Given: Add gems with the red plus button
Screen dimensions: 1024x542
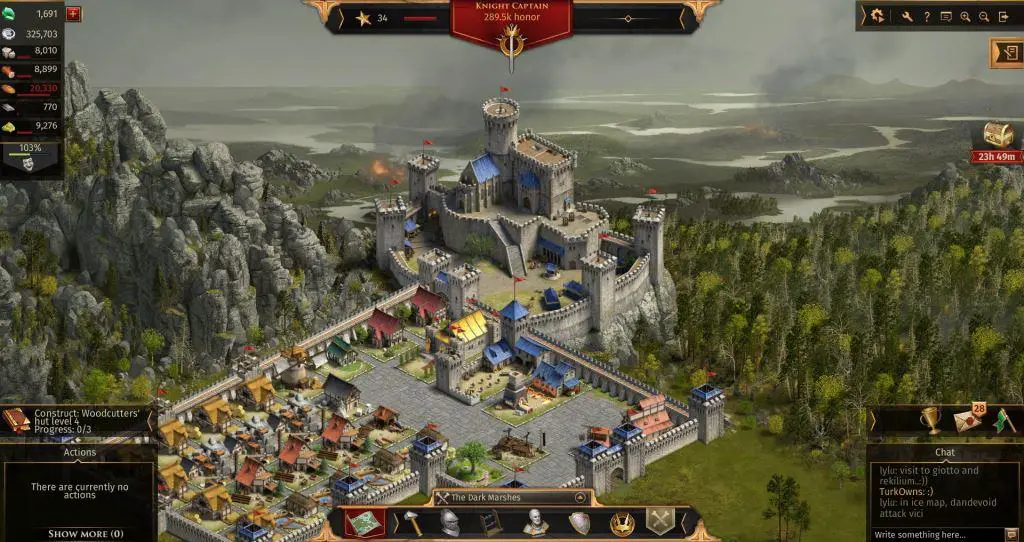Looking at the screenshot, I should pos(73,14).
